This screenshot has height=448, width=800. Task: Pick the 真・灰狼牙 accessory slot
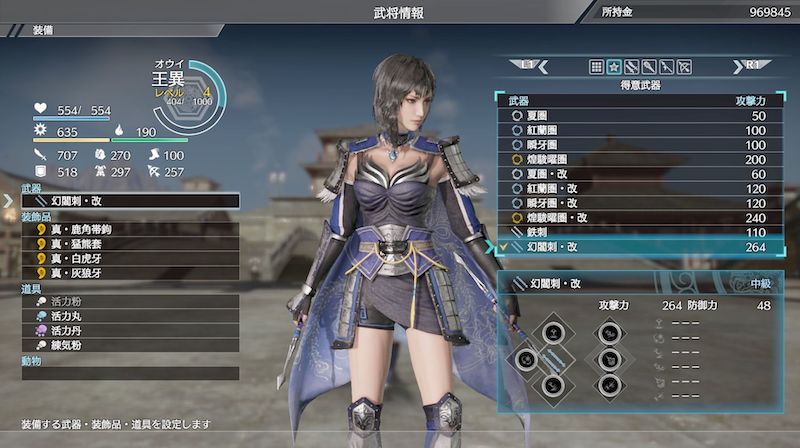130,273
